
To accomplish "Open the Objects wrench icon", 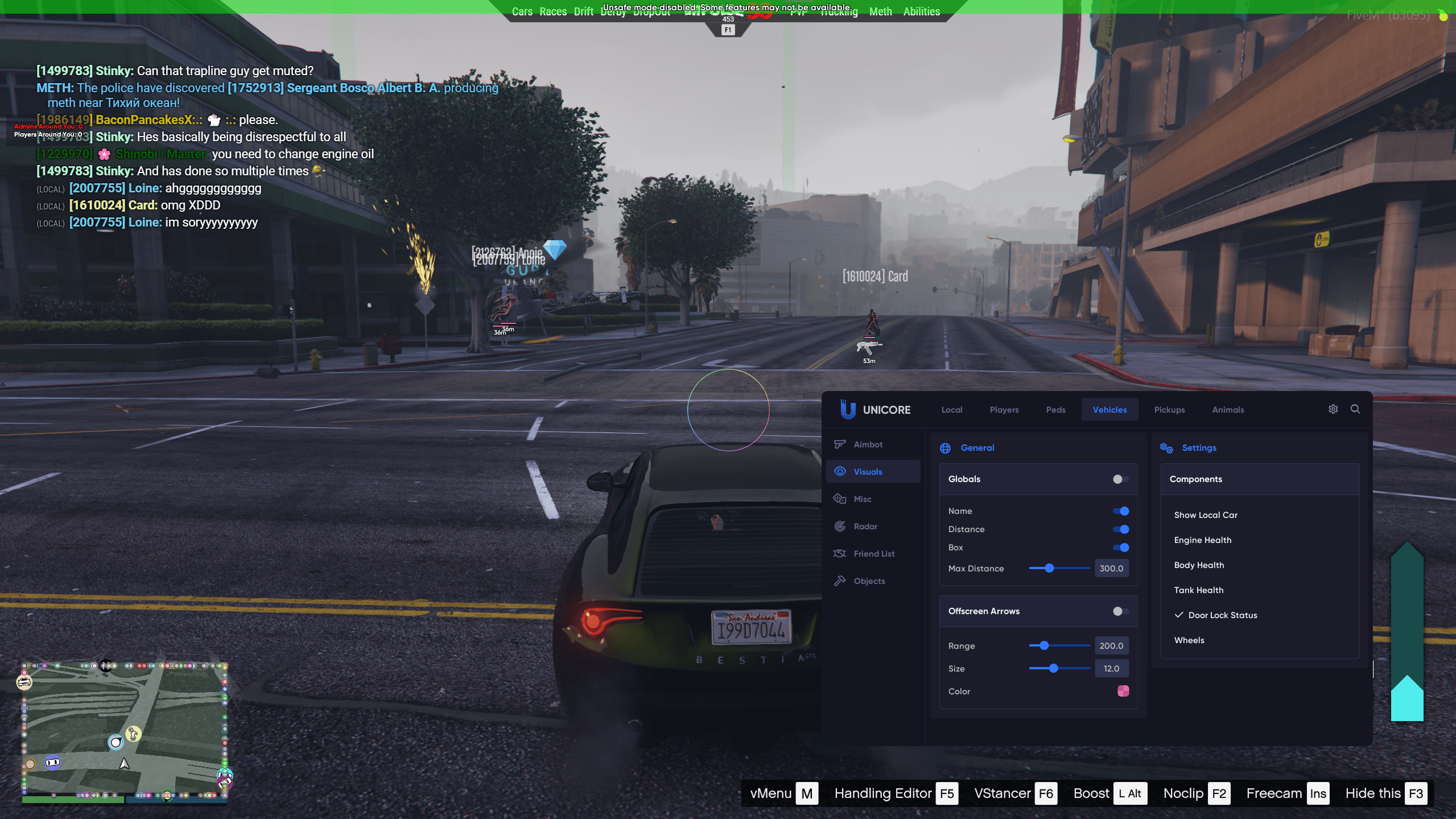I will tap(840, 581).
